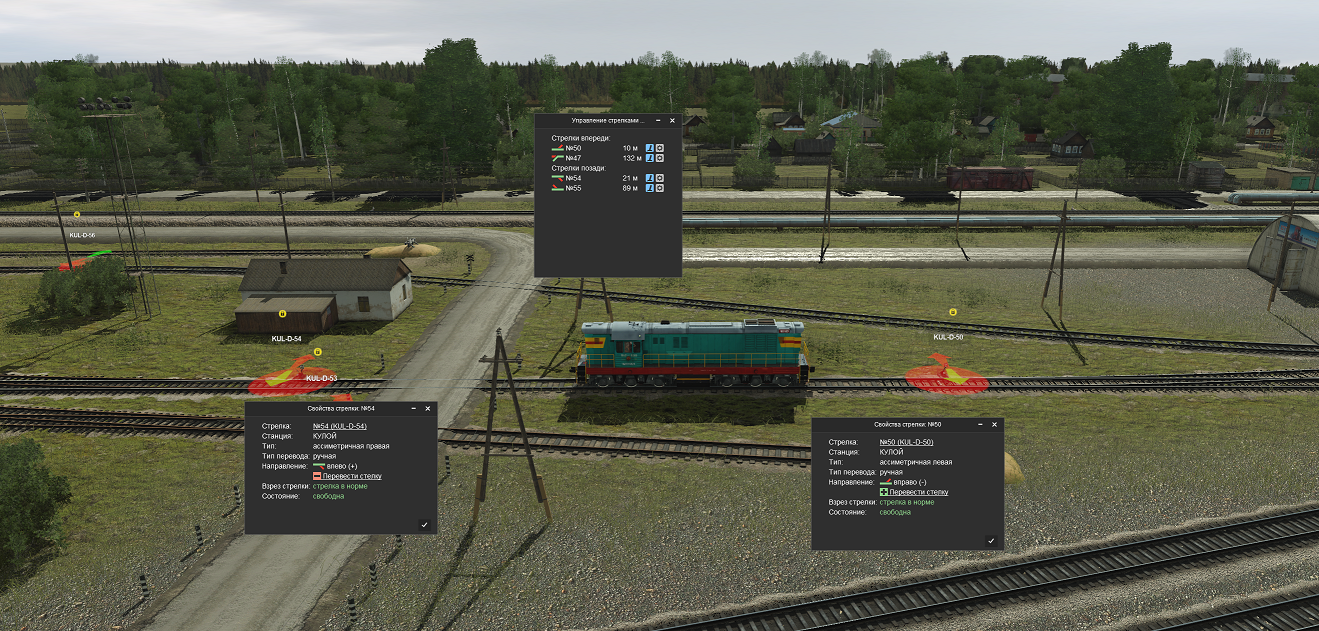Click 'Перевести стелку' in the №54 window
The width and height of the screenshot is (1319, 631).
[351, 476]
